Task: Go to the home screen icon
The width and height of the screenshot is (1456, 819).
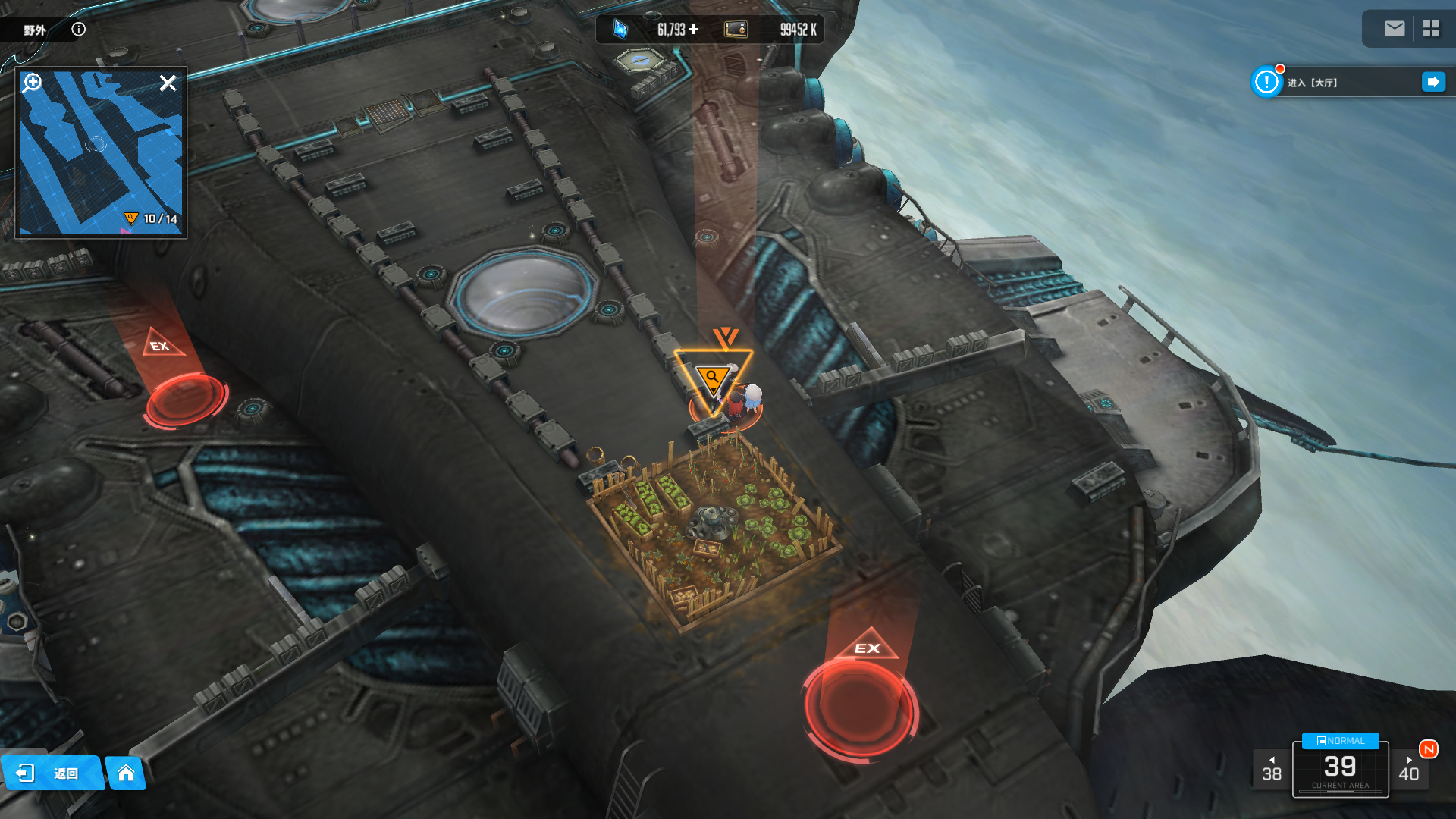Action: click(126, 773)
